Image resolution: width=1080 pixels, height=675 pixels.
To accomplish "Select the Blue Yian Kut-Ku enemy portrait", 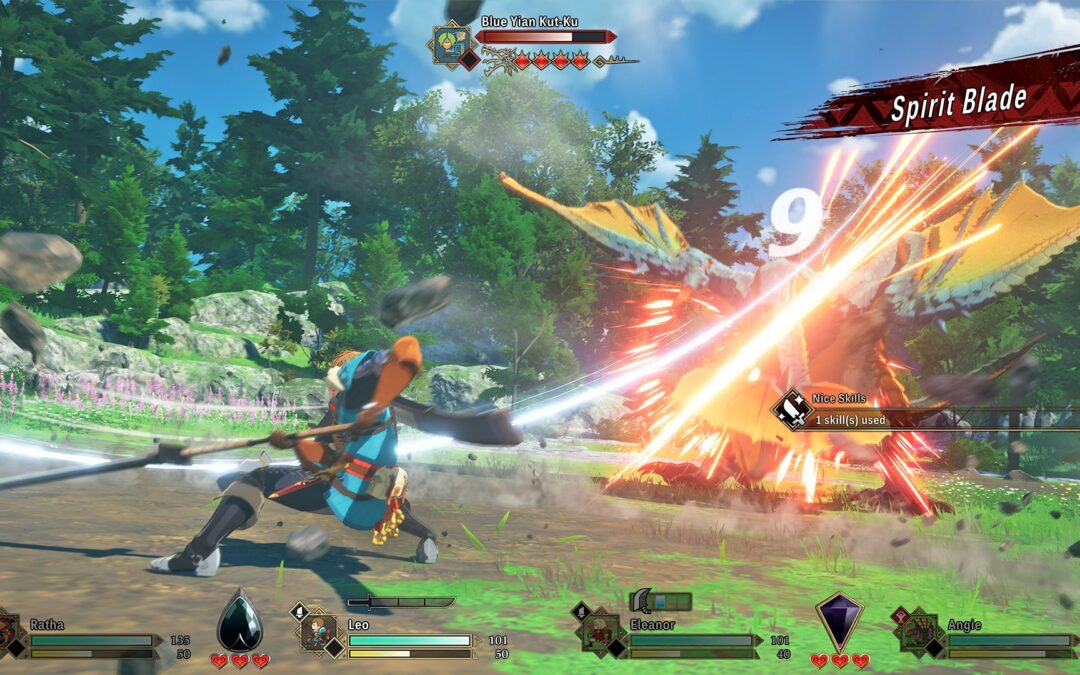I will coord(453,43).
